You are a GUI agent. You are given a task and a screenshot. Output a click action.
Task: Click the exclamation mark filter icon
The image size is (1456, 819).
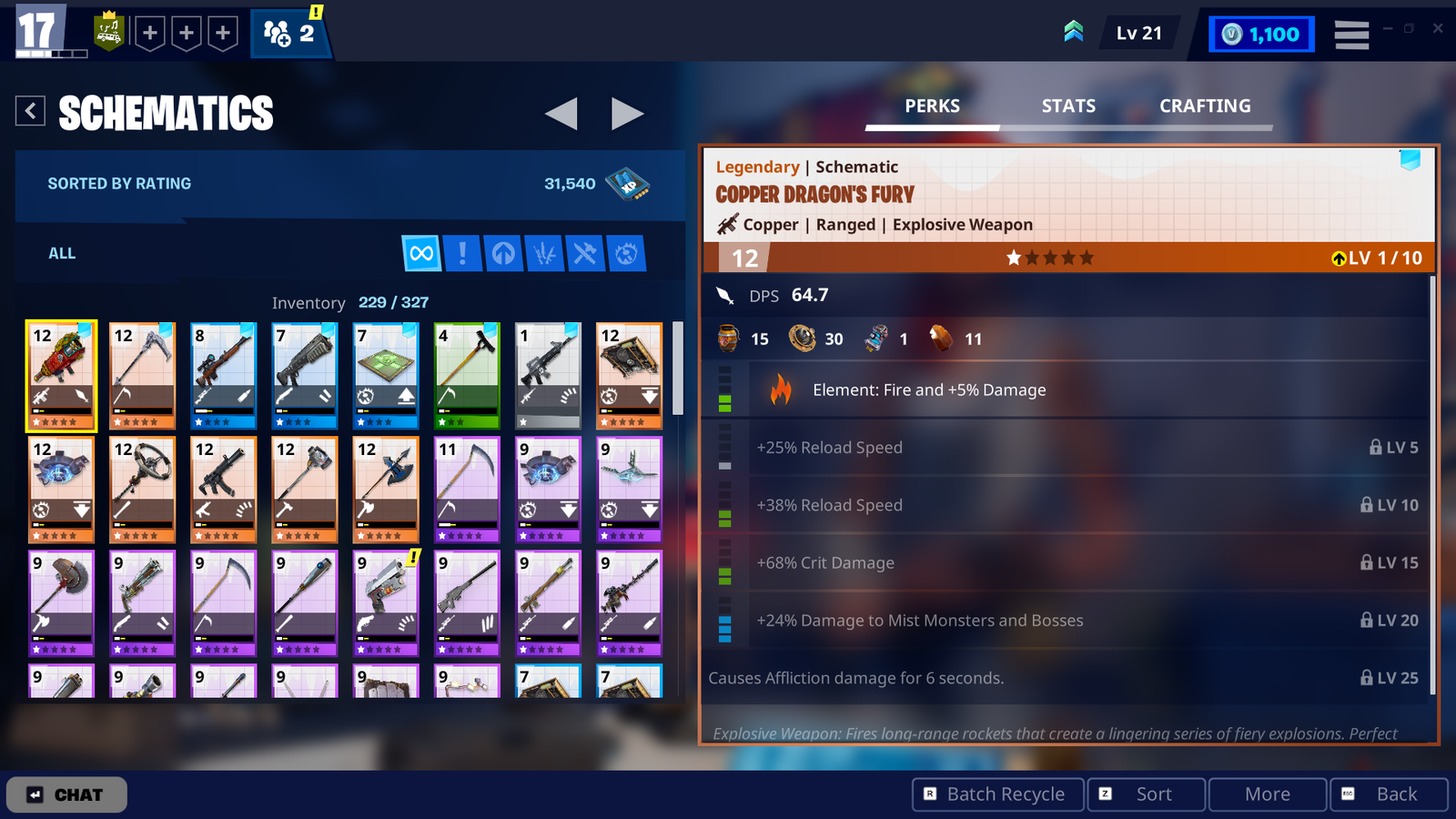coord(463,254)
